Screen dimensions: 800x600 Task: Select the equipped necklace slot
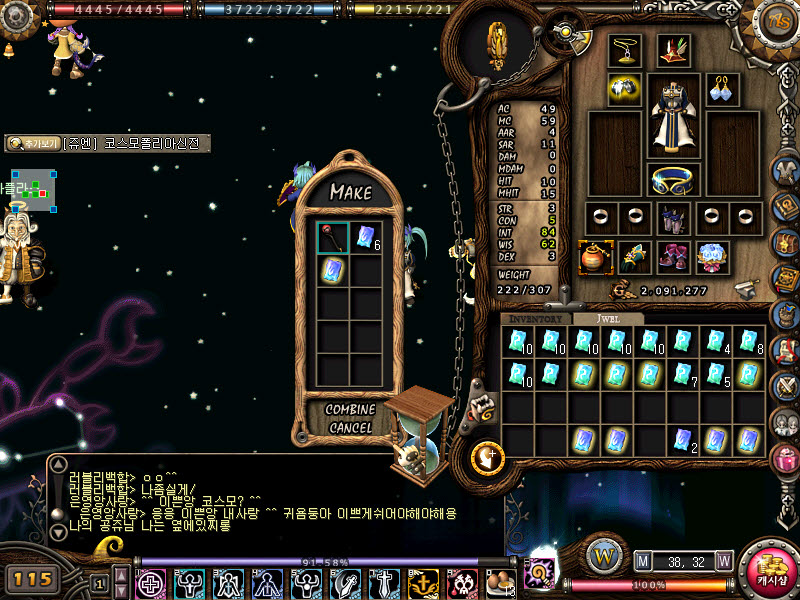point(625,50)
